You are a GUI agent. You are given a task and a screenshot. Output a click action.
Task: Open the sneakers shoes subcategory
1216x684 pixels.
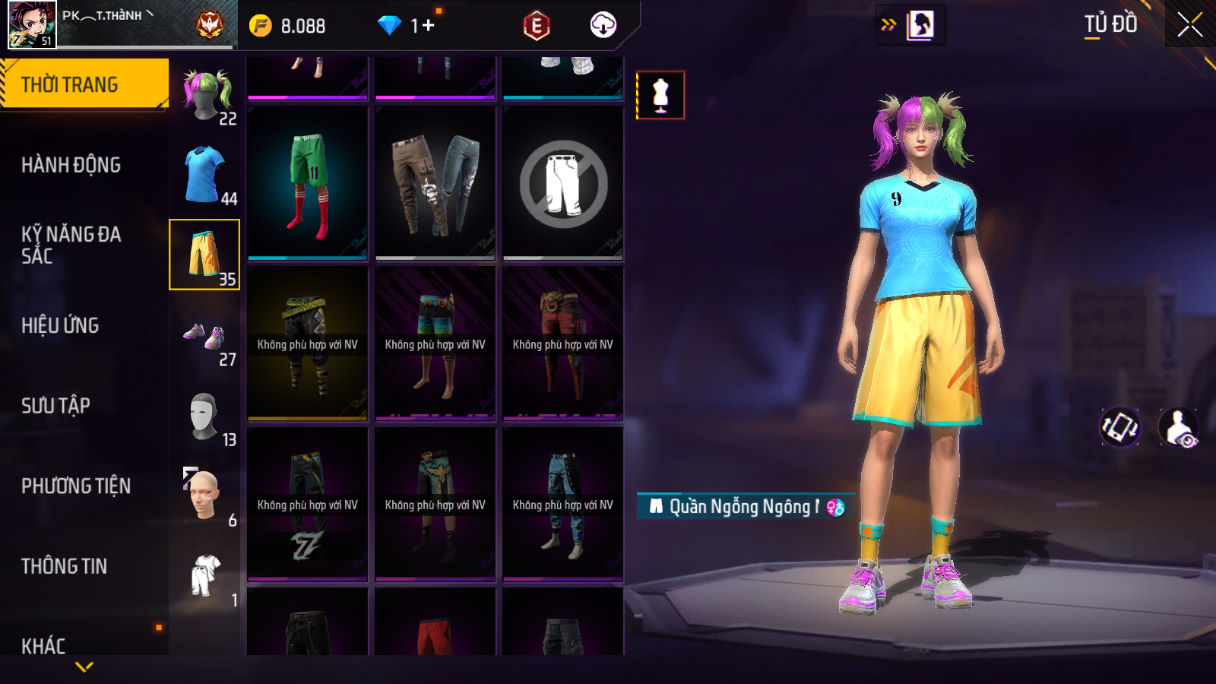[x=205, y=337]
